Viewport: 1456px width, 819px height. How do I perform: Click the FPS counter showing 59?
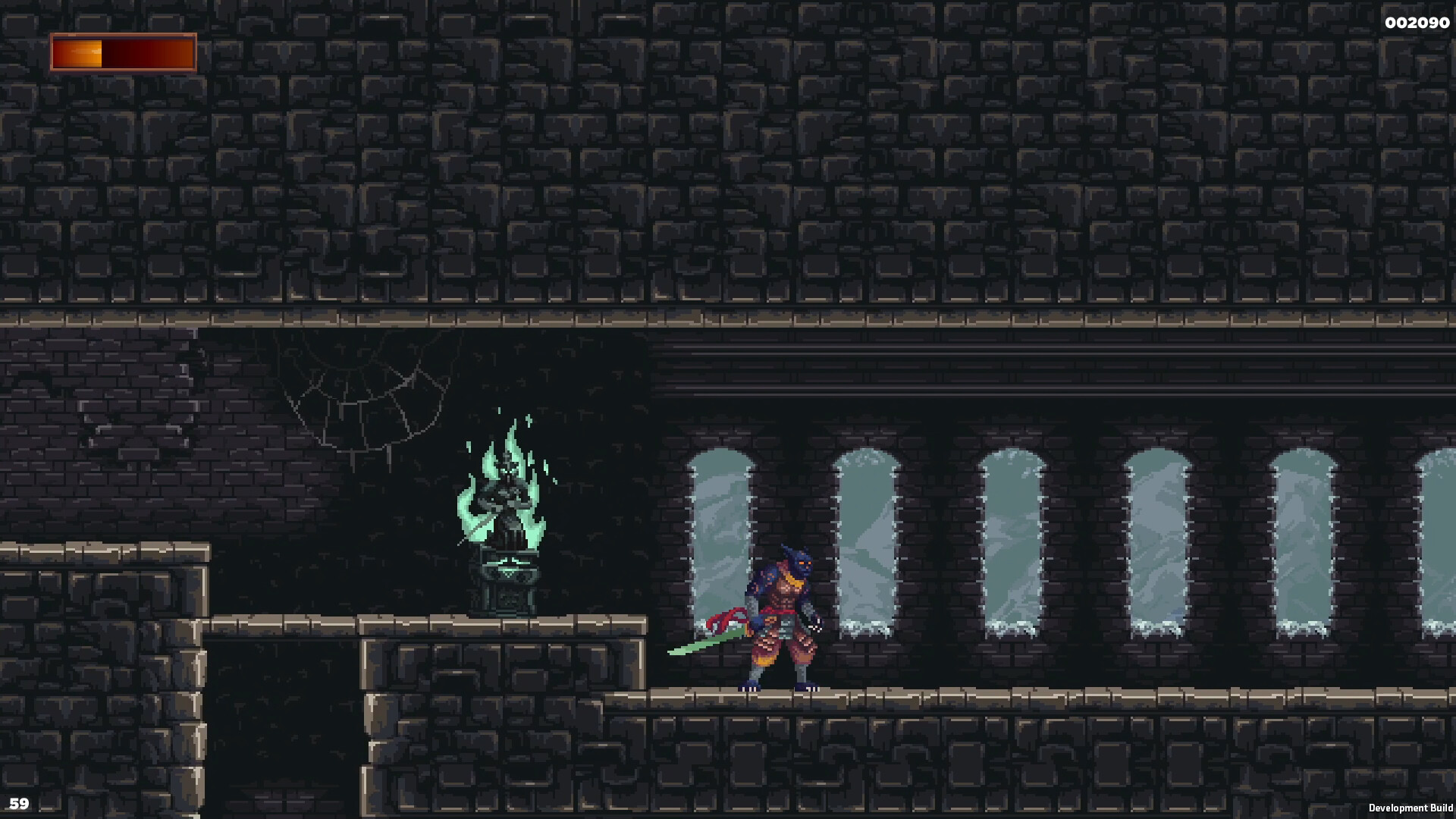pos(20,804)
